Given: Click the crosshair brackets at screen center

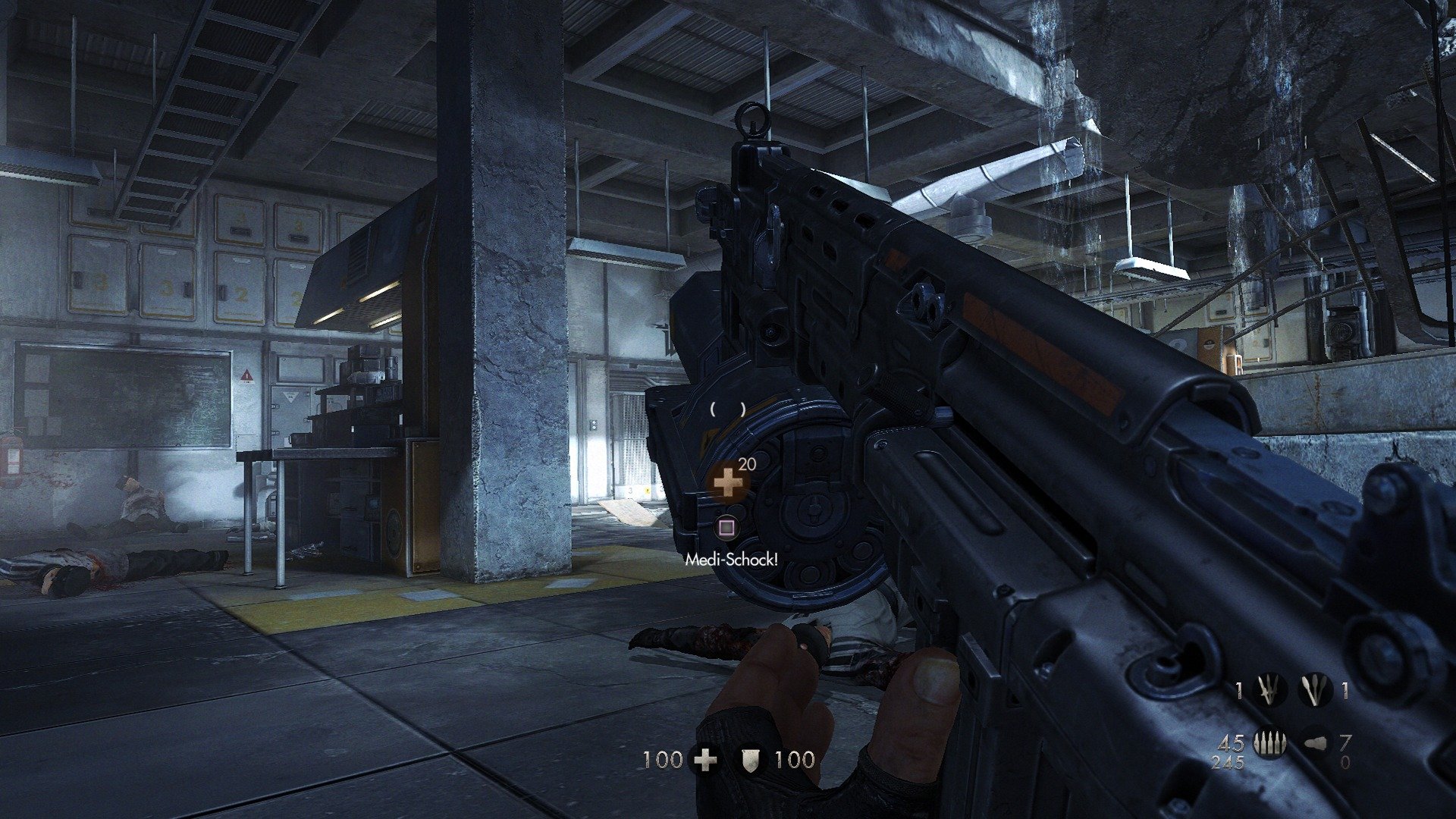Looking at the screenshot, I should tap(727, 409).
